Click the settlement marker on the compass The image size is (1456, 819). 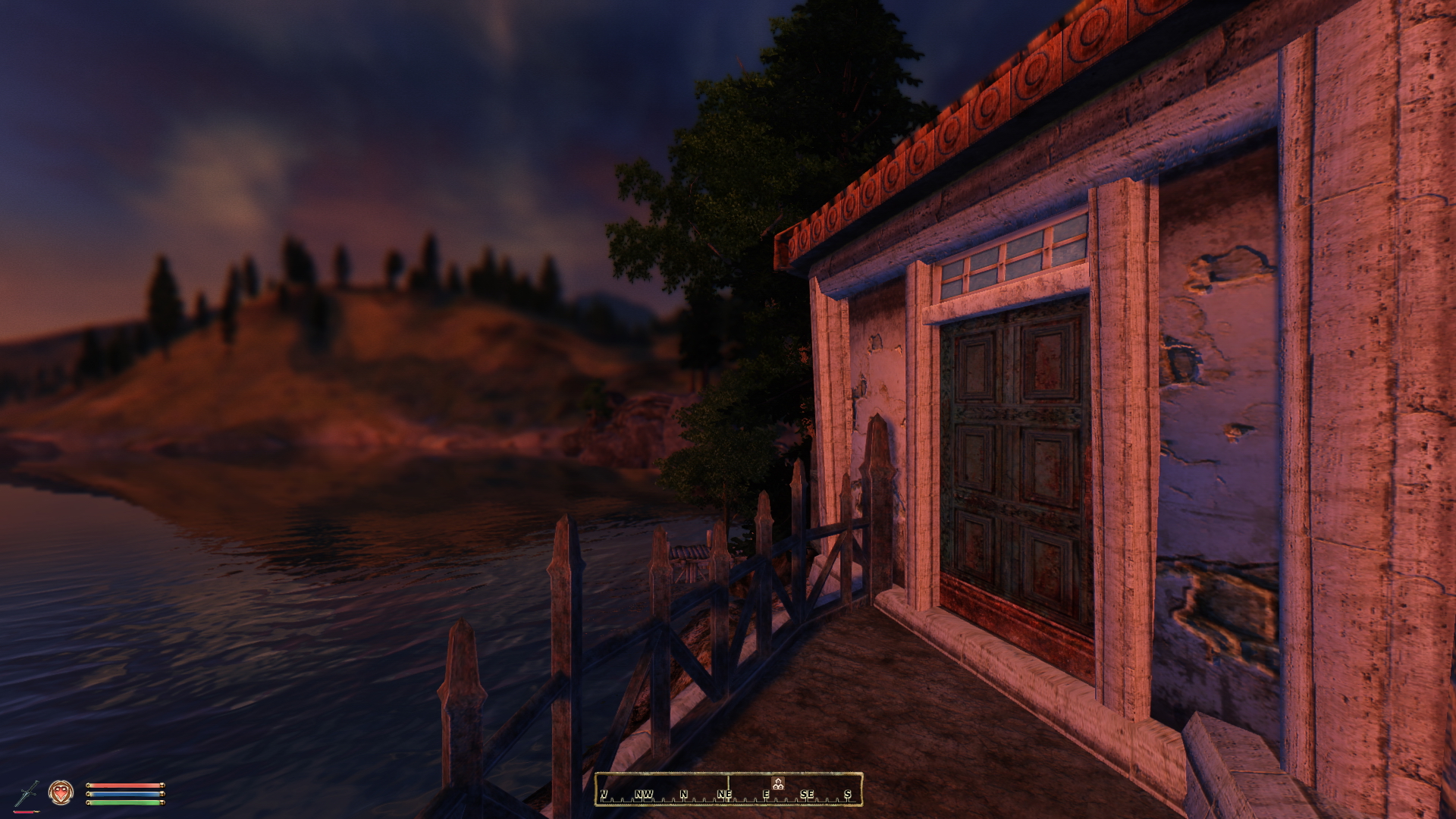(x=777, y=783)
